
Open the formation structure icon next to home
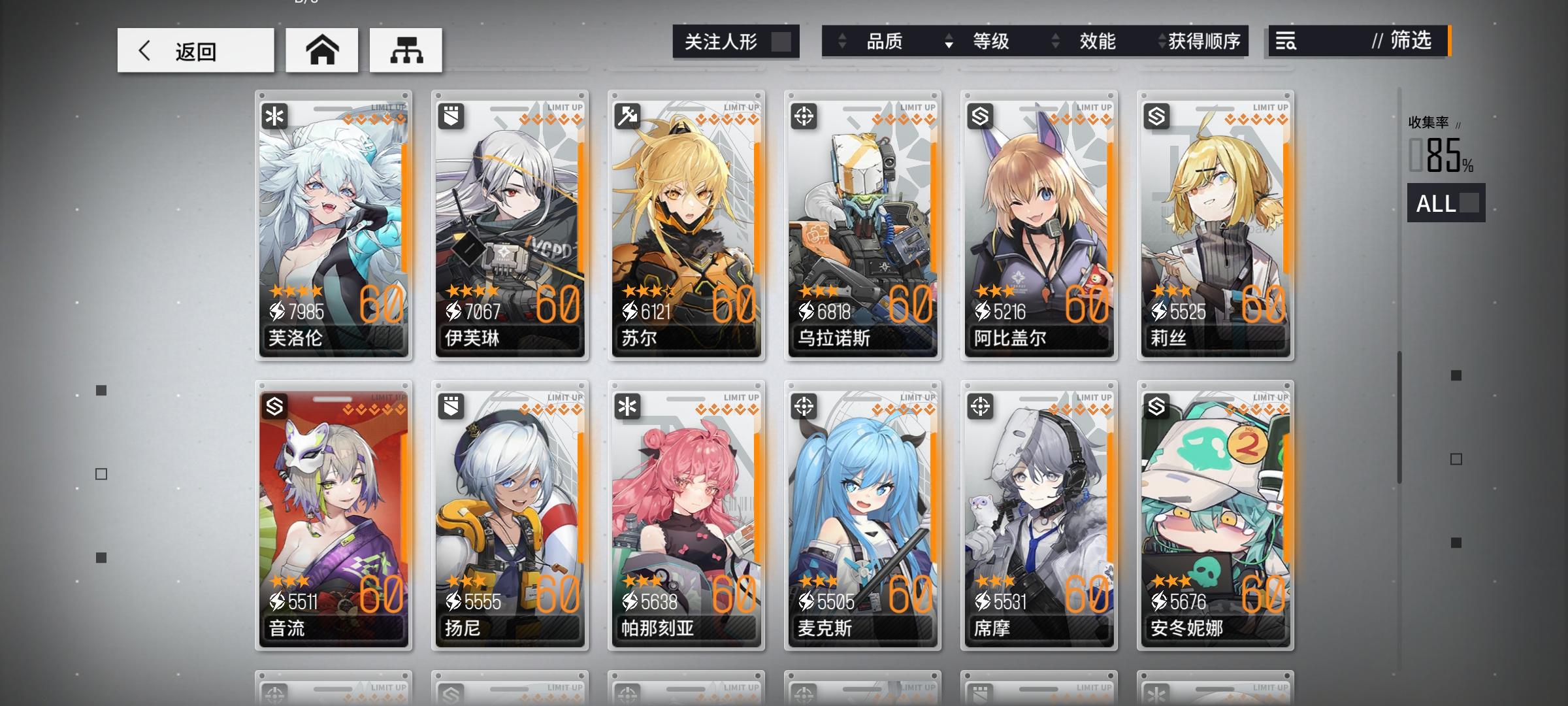[406, 50]
